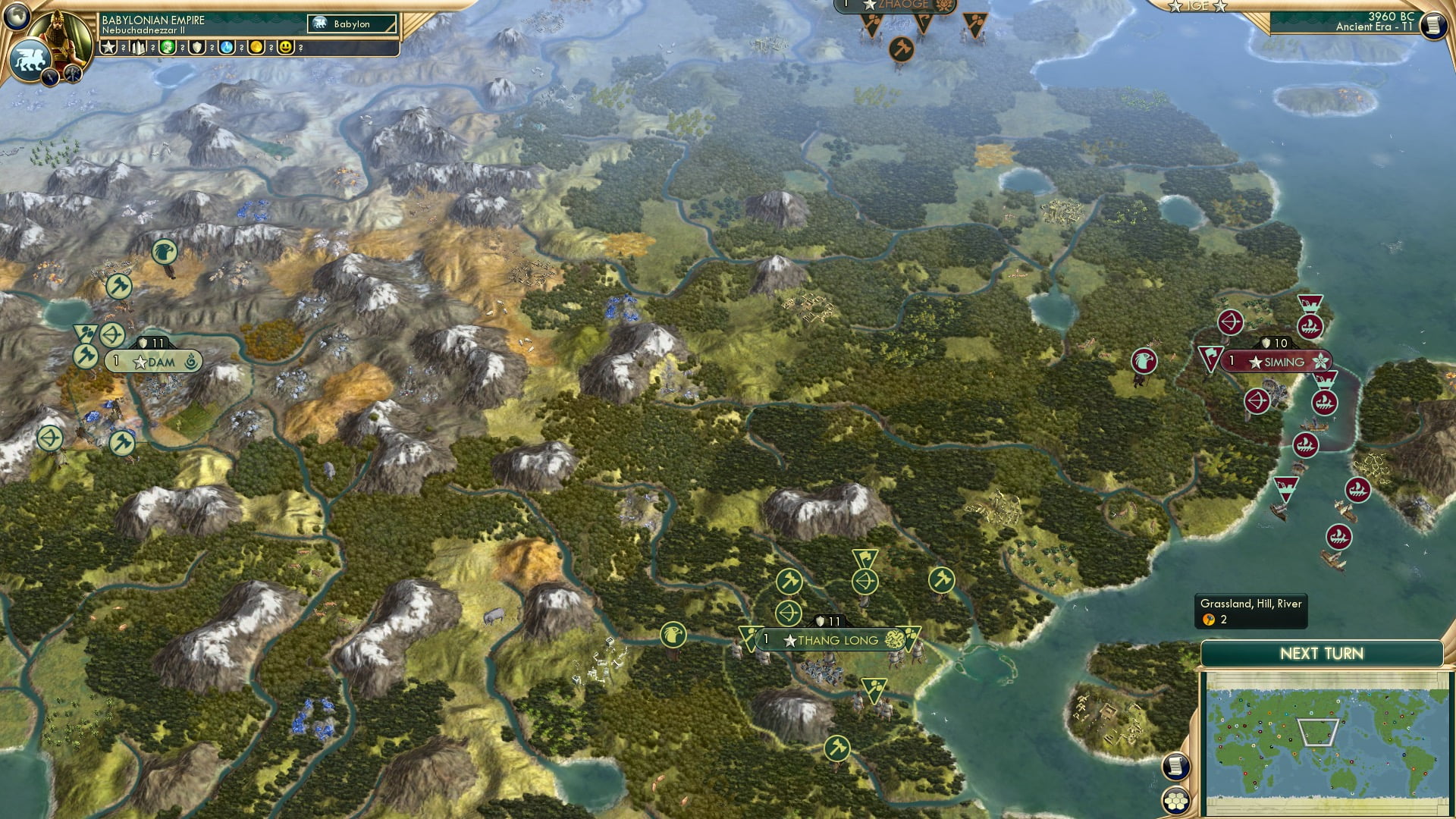The height and width of the screenshot is (819, 1456).
Task: Expand the SIMING city banner
Action: click(1277, 362)
